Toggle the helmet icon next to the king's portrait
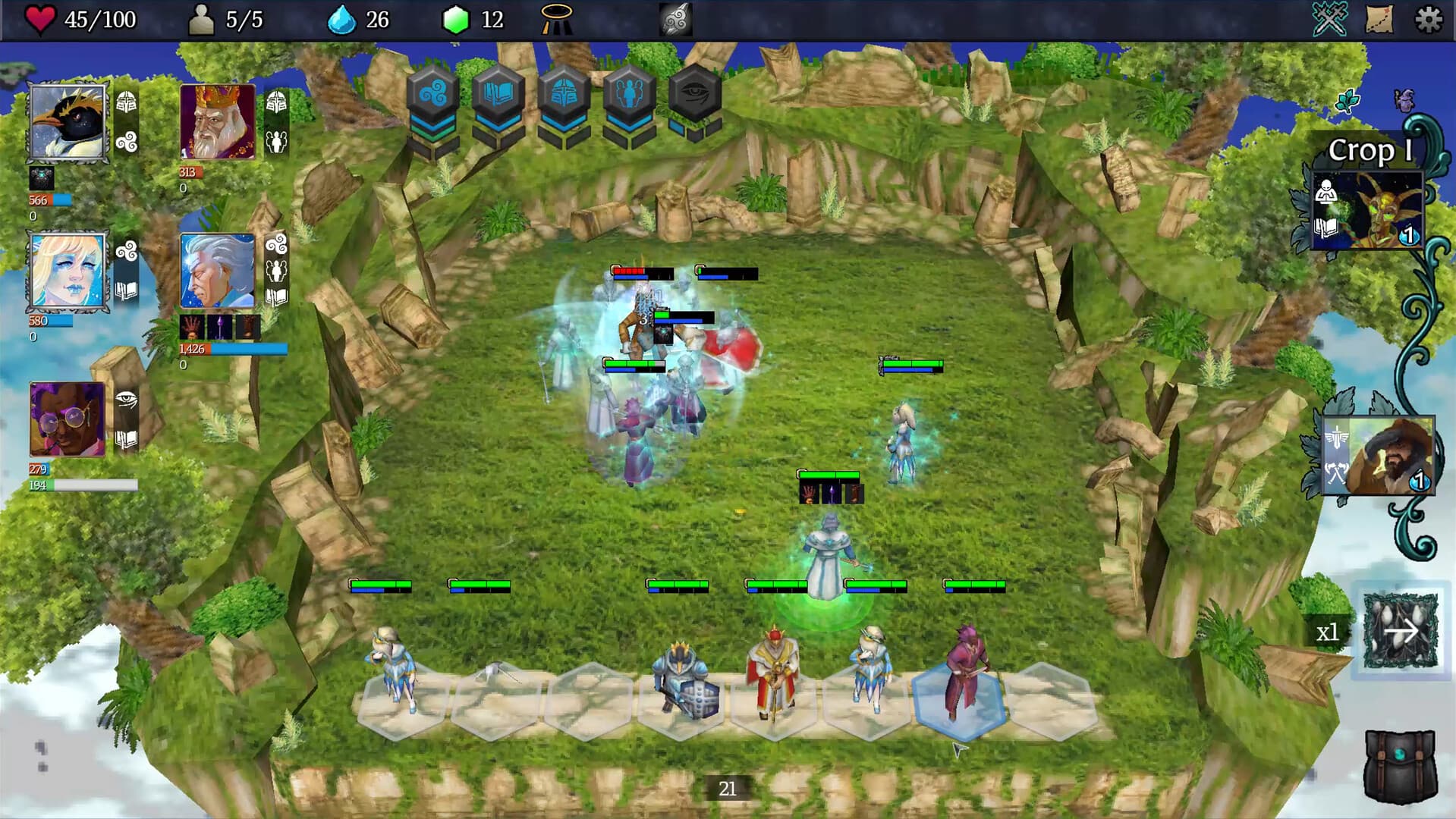Image resolution: width=1456 pixels, height=819 pixels. pos(278,102)
